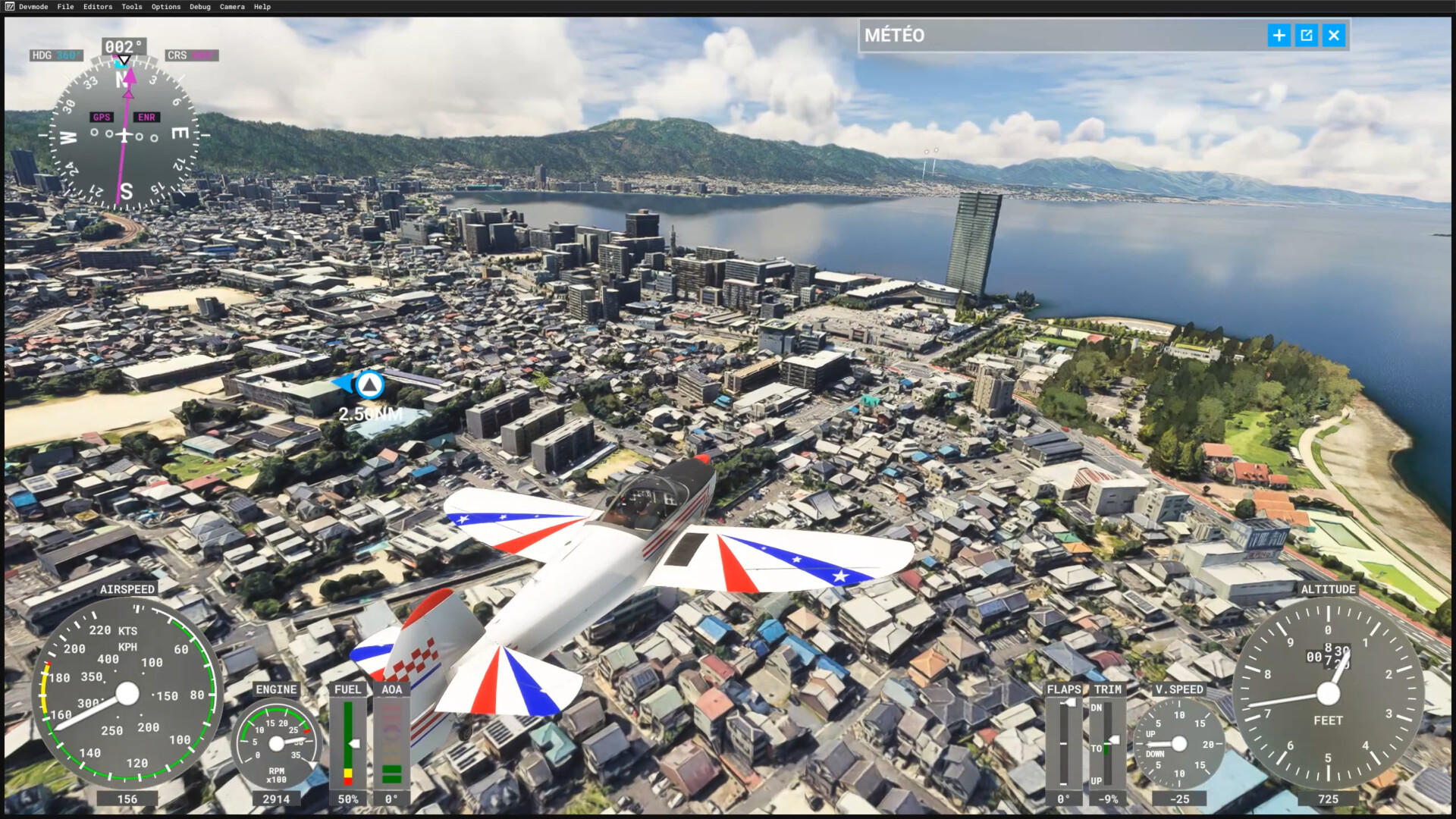Click the plus button on Météo panel

tap(1279, 36)
